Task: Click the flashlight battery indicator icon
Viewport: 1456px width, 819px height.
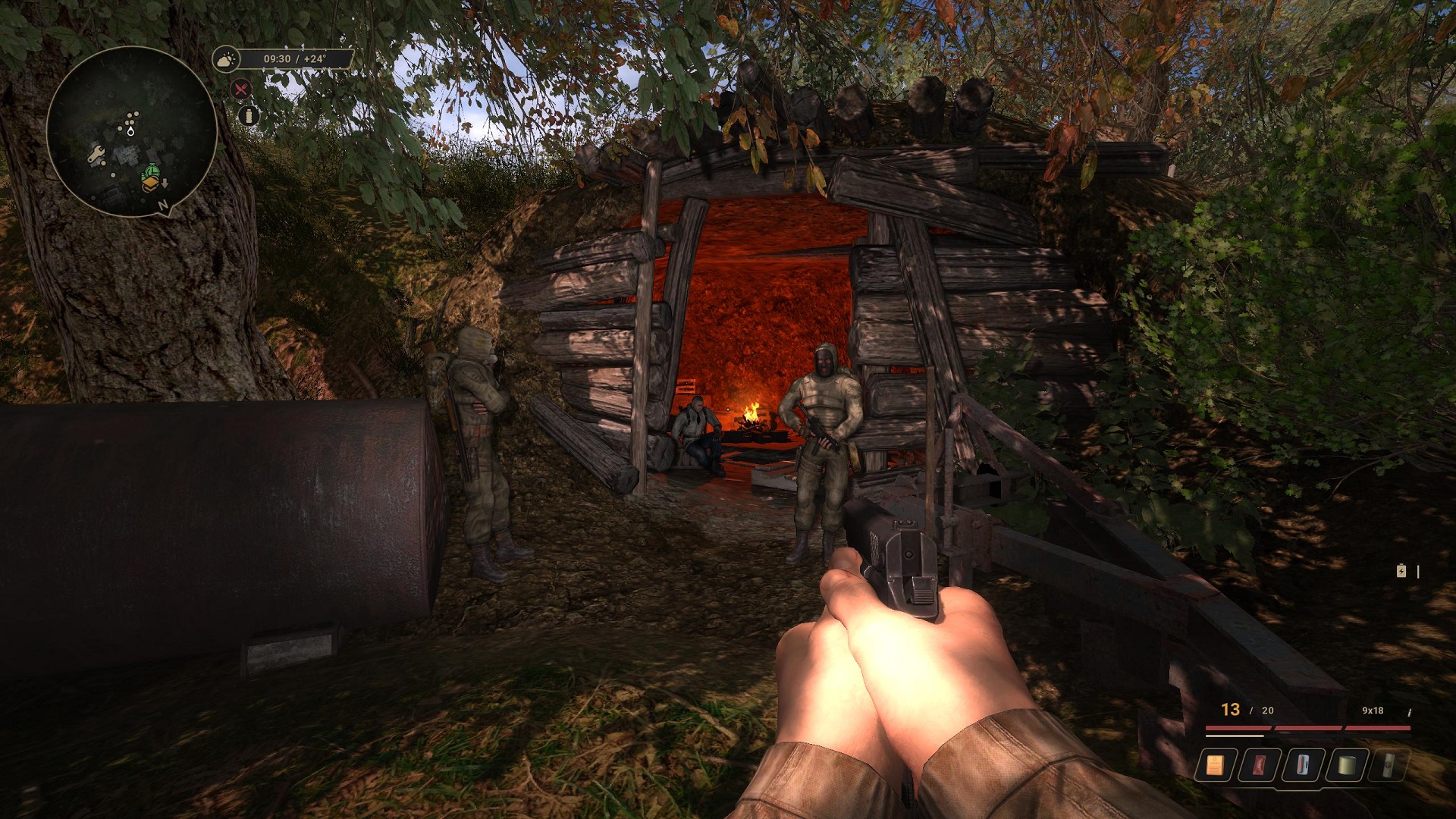Action: point(1401,571)
